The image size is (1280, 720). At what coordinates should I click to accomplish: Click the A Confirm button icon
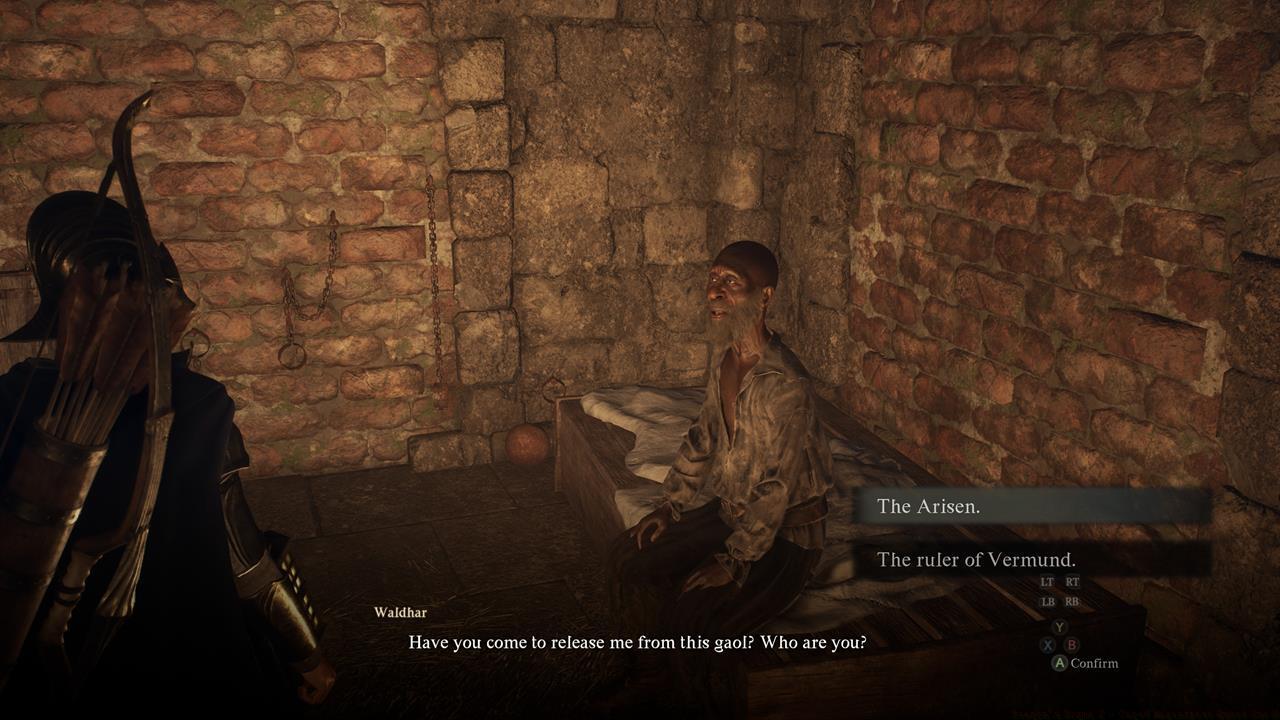click(x=1060, y=662)
